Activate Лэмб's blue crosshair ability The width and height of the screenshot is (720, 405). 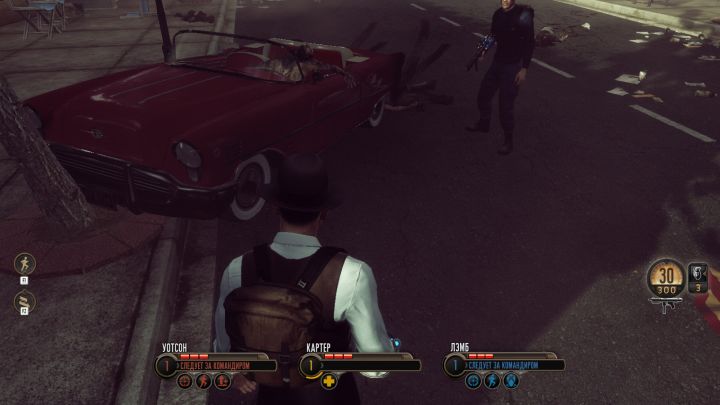pyautogui.click(x=473, y=381)
